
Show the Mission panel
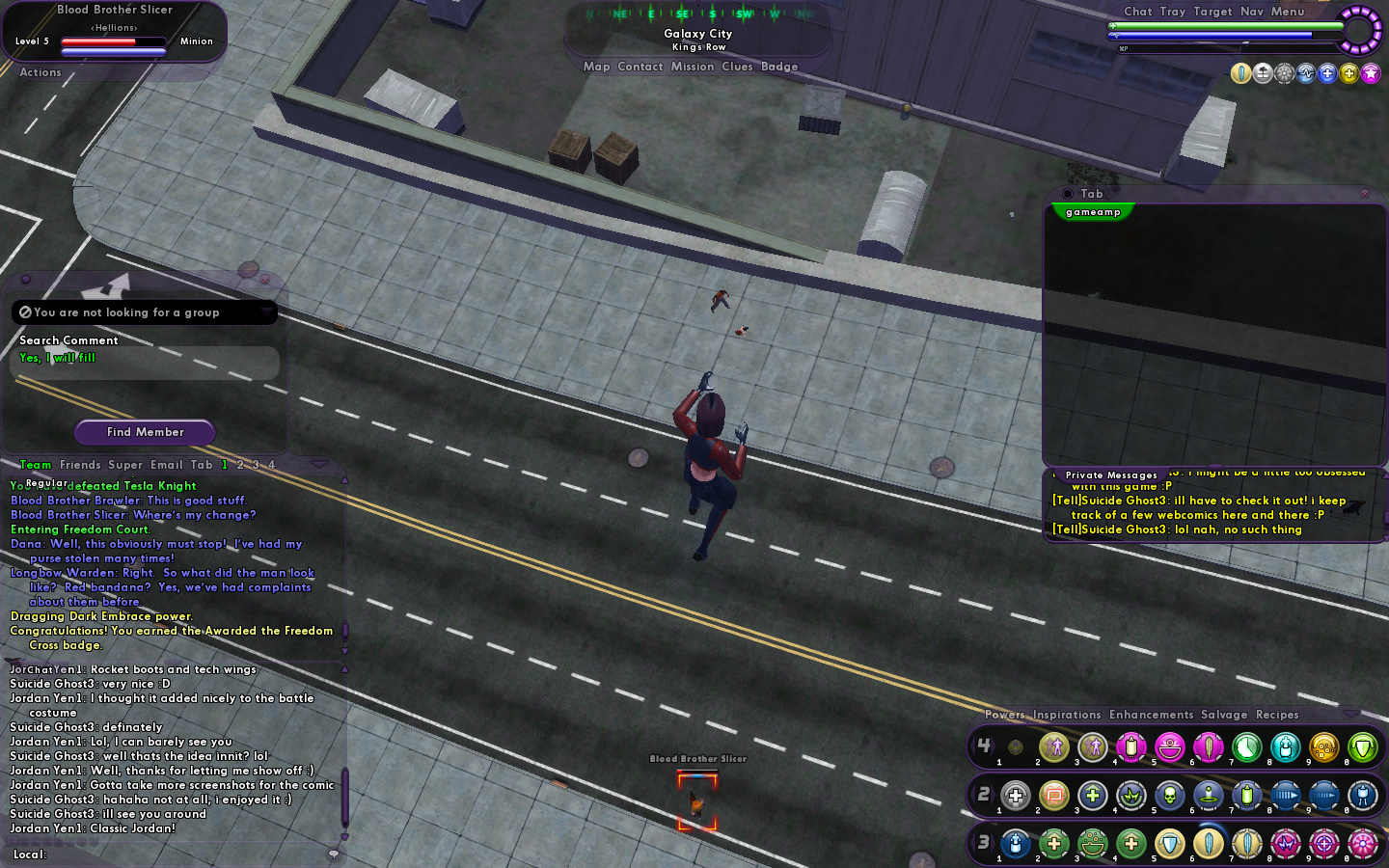(x=693, y=67)
